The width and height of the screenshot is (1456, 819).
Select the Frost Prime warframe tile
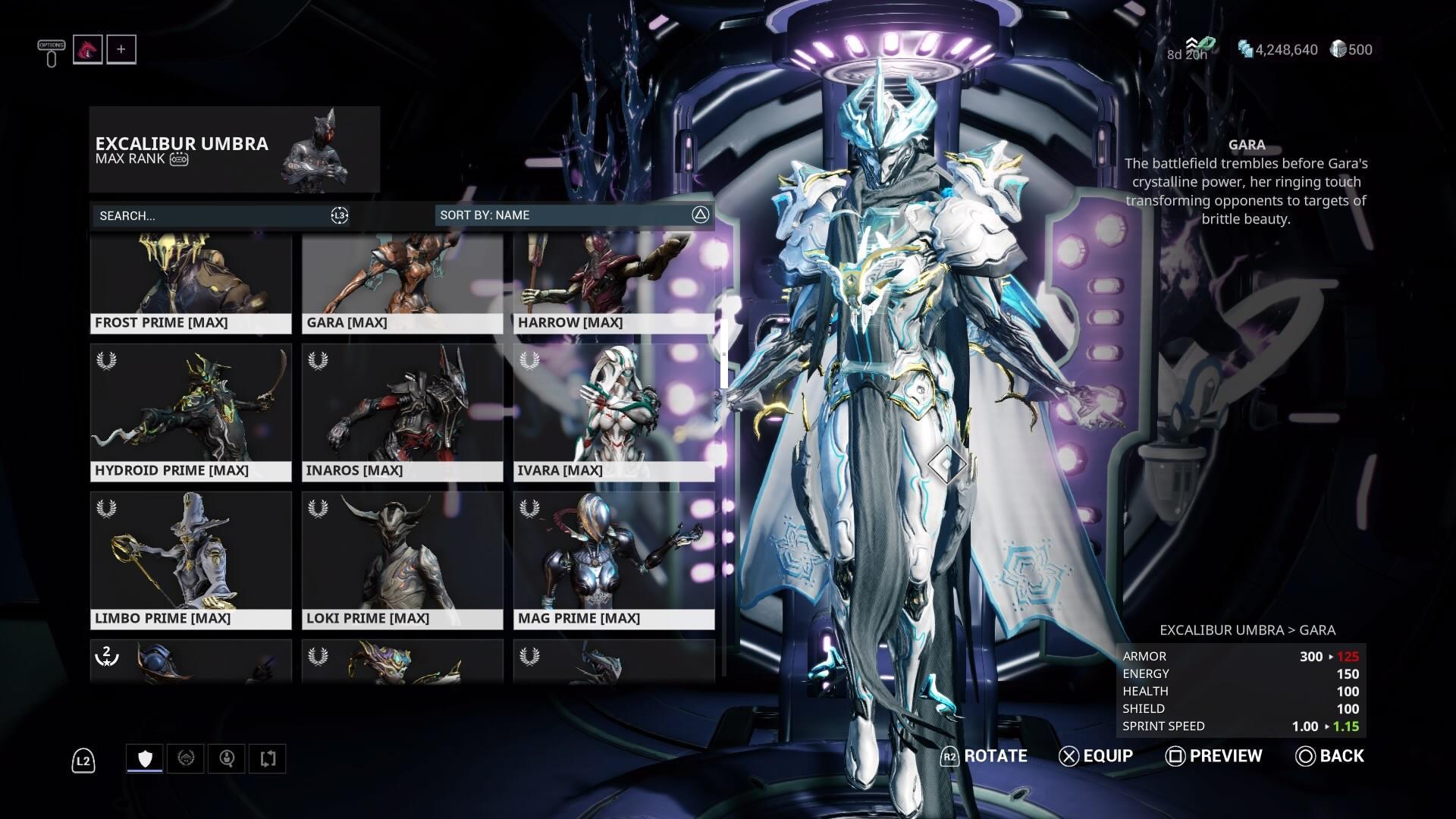pos(190,284)
